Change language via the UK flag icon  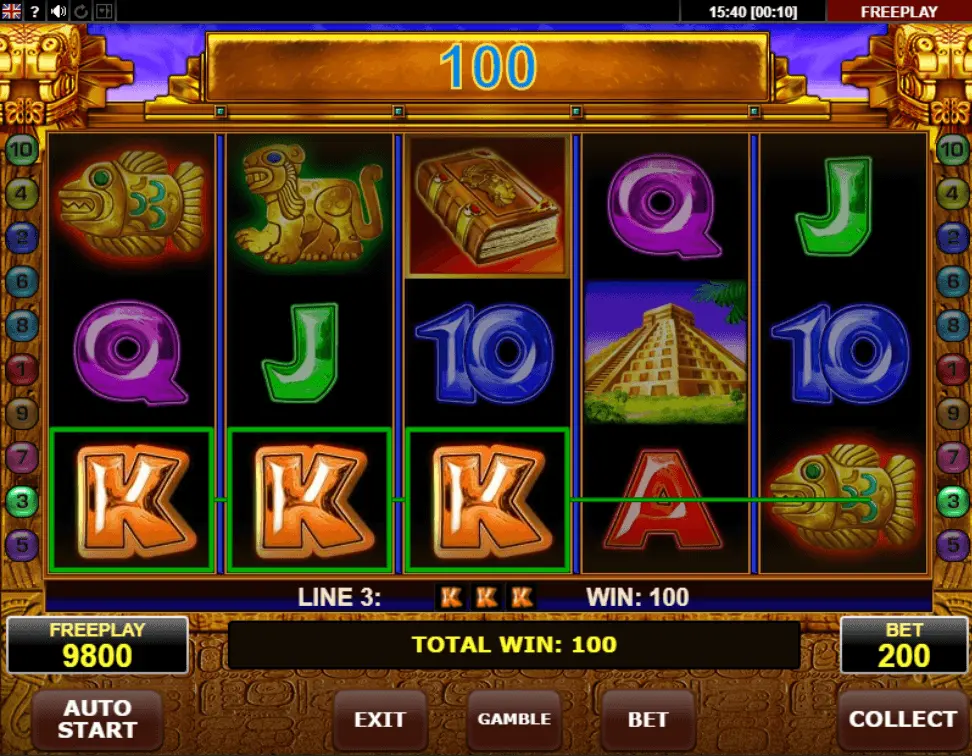[x=11, y=11]
